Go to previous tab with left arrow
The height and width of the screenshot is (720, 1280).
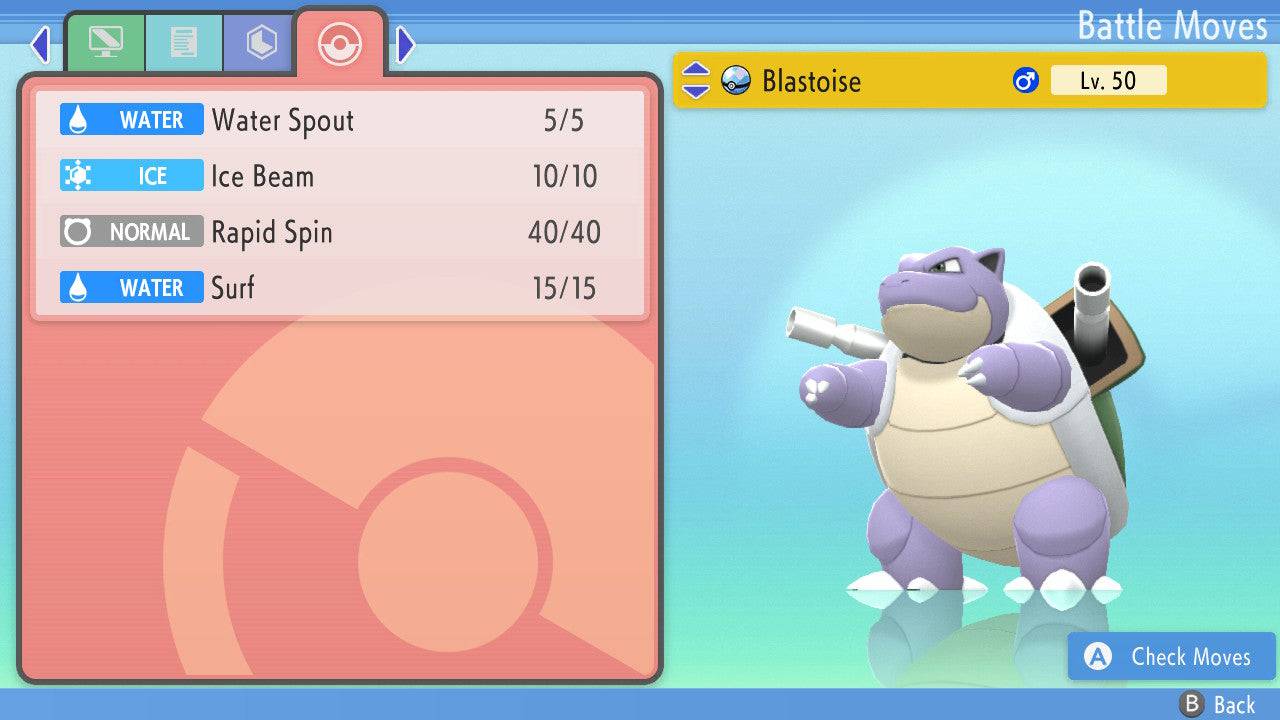40,44
